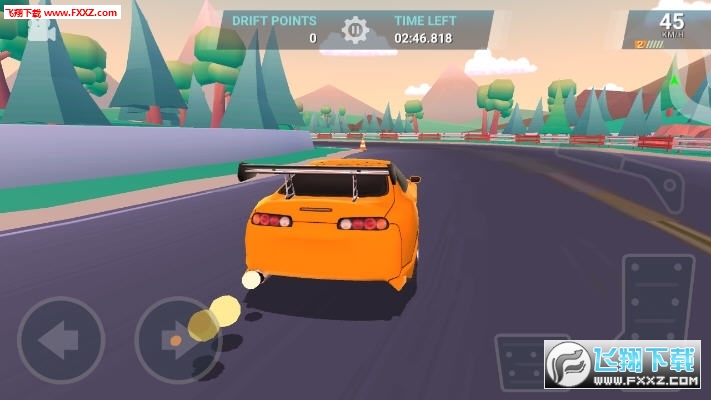Steer right with the right arrow button
Screen dimensions: 711x400
(x=178, y=341)
